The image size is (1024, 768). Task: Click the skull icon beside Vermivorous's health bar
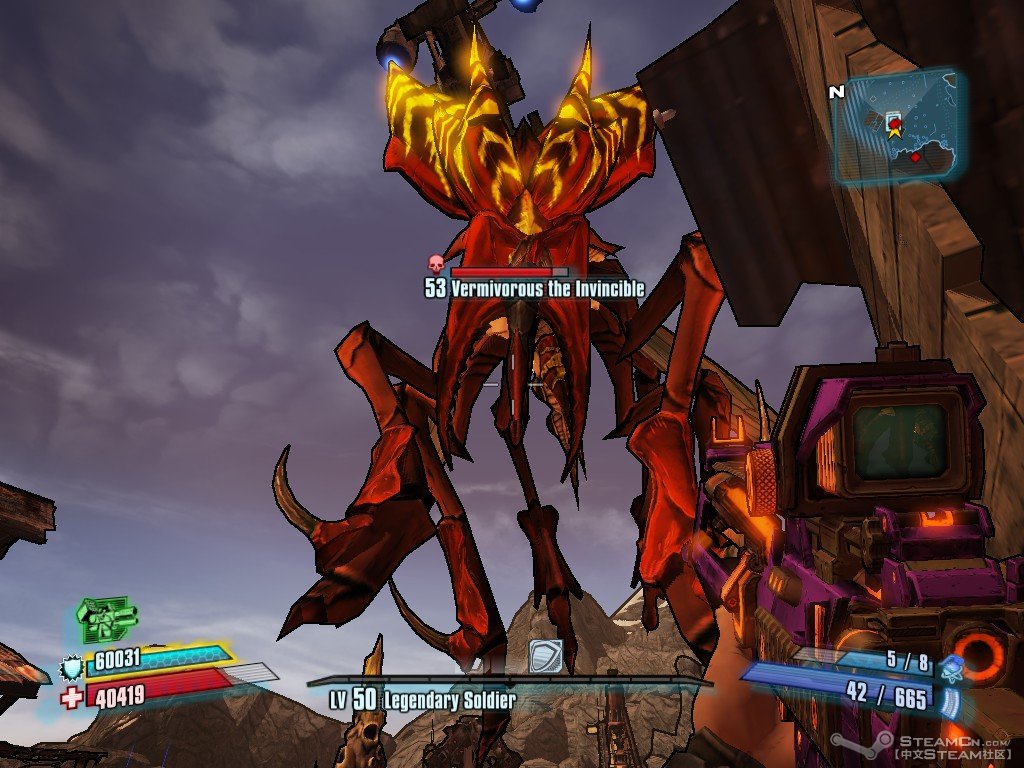[436, 265]
